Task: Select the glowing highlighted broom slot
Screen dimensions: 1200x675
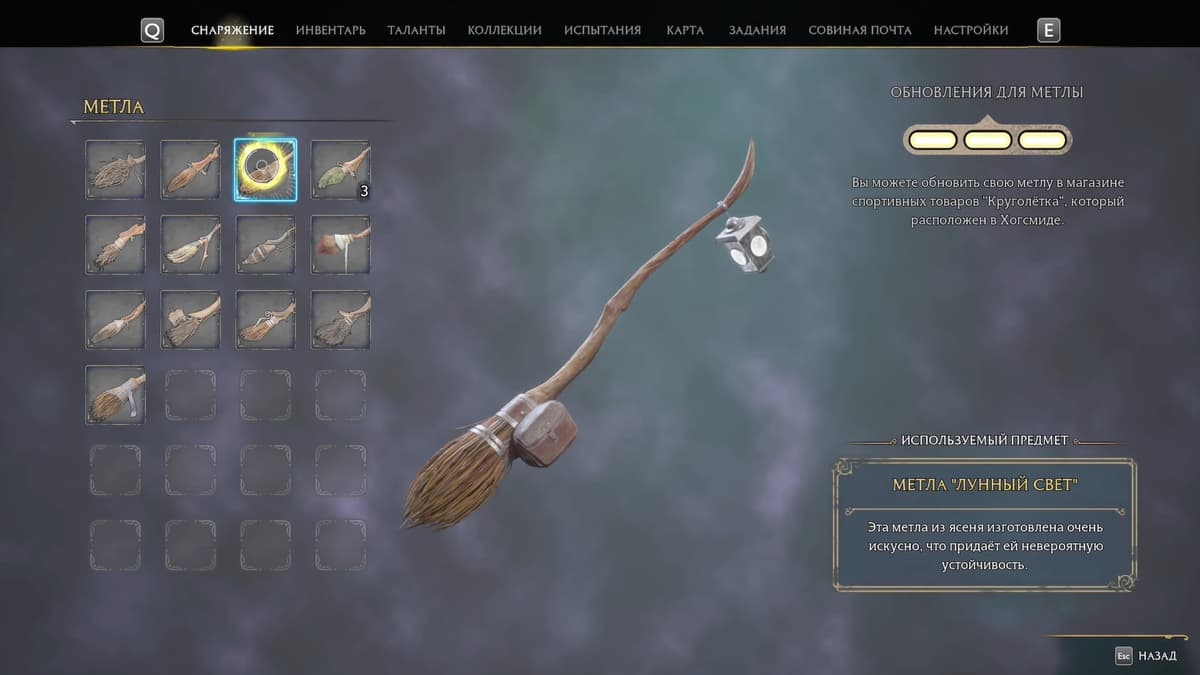Action: [x=265, y=170]
